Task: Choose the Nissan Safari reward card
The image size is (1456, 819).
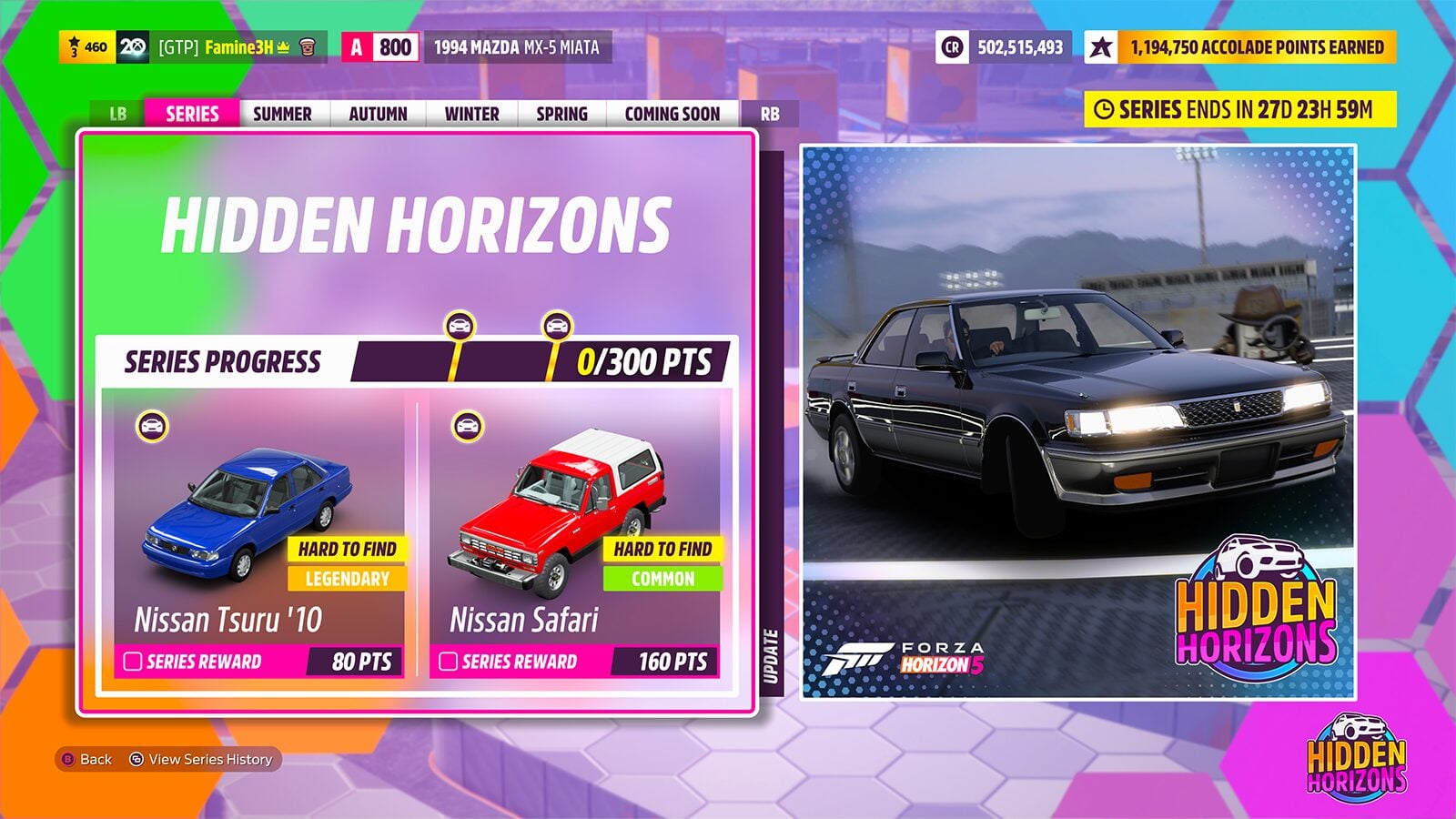Action: (575, 528)
